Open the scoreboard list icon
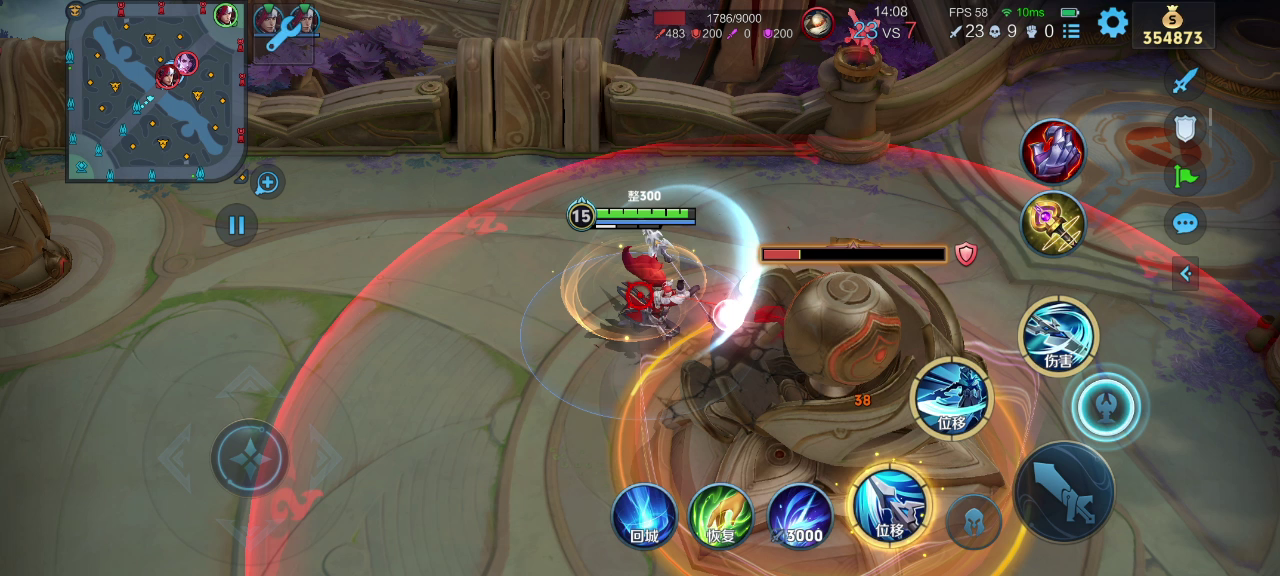The image size is (1280, 576). tap(1071, 32)
